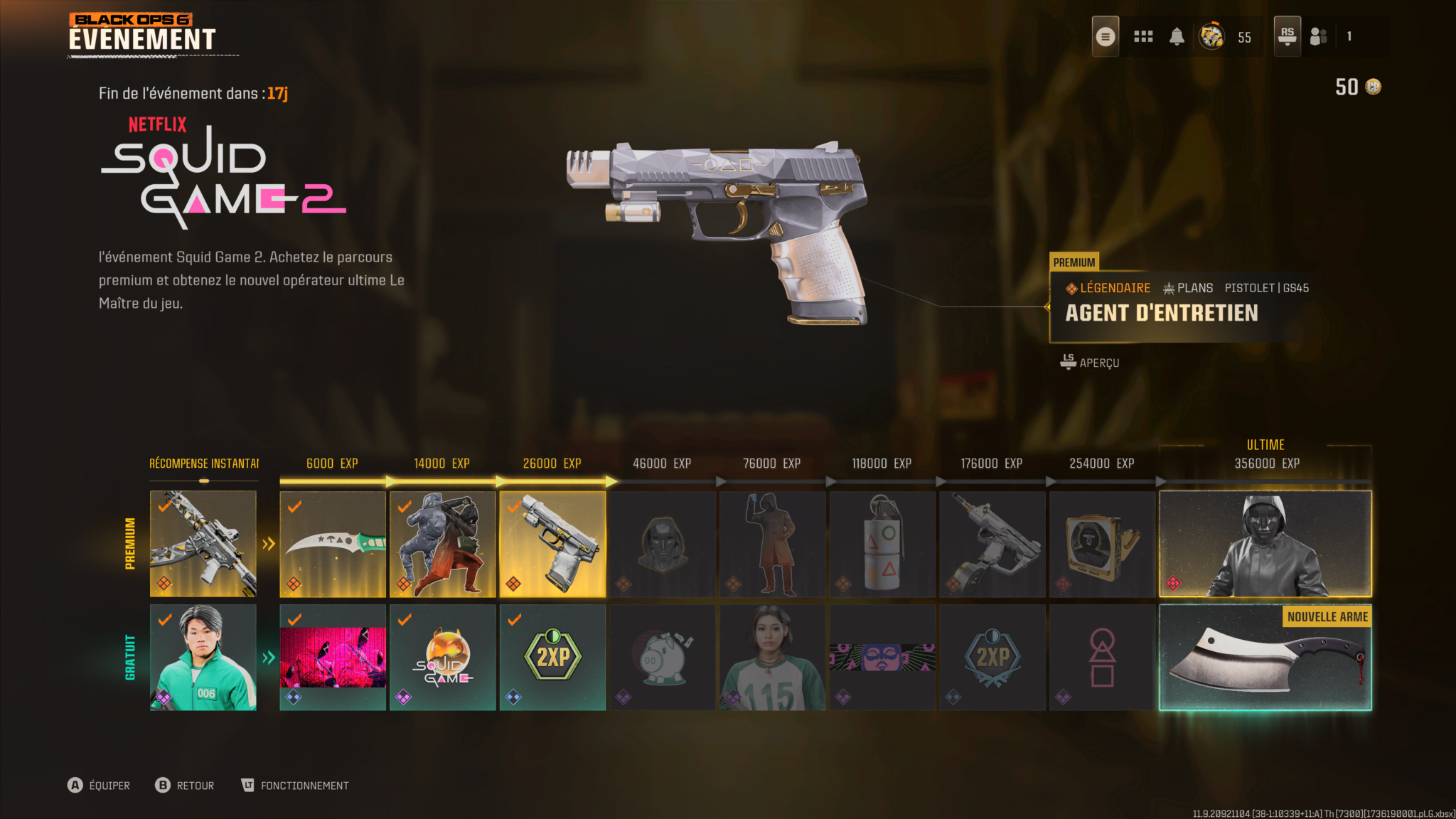Select the piggy bank free reward
Screen dimensions: 1456x819
(662, 658)
